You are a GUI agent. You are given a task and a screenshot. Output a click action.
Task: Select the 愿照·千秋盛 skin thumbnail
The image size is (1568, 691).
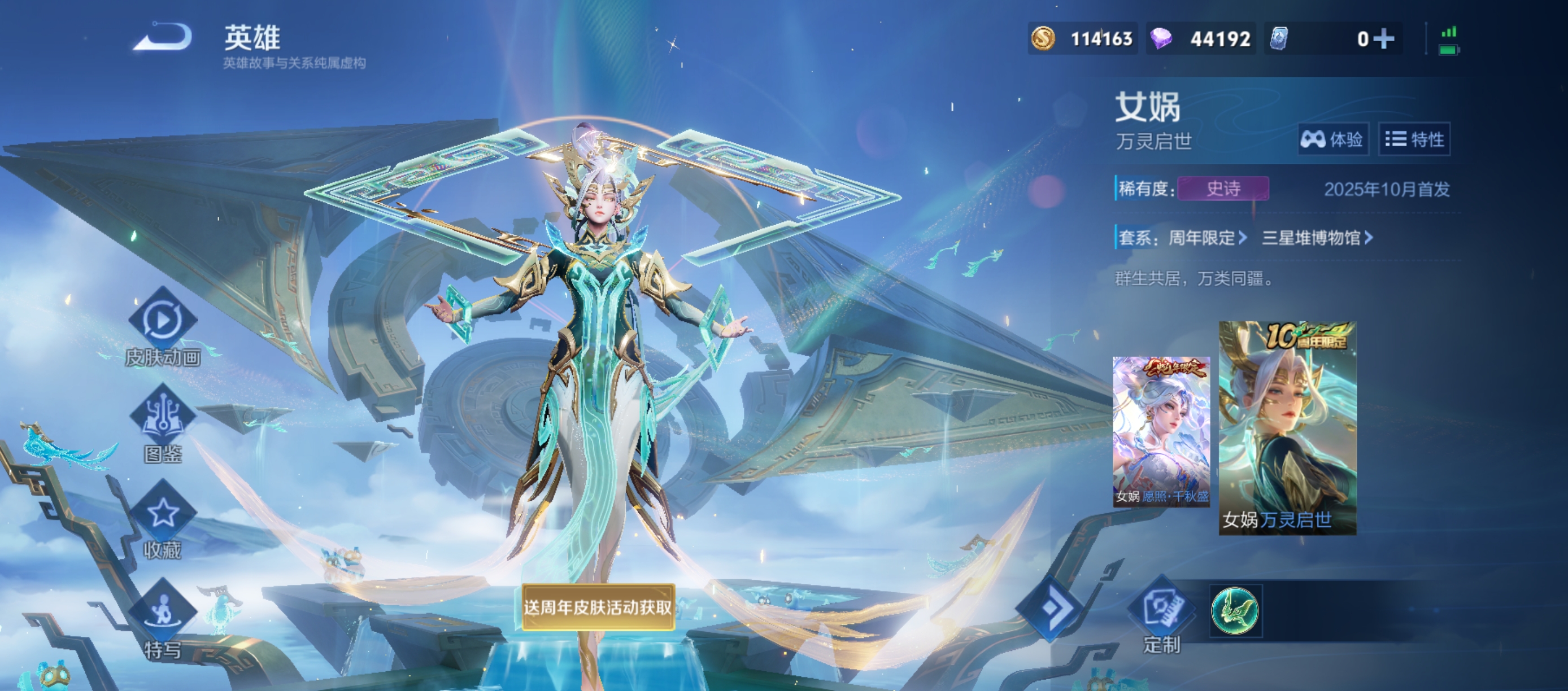pyautogui.click(x=1161, y=431)
